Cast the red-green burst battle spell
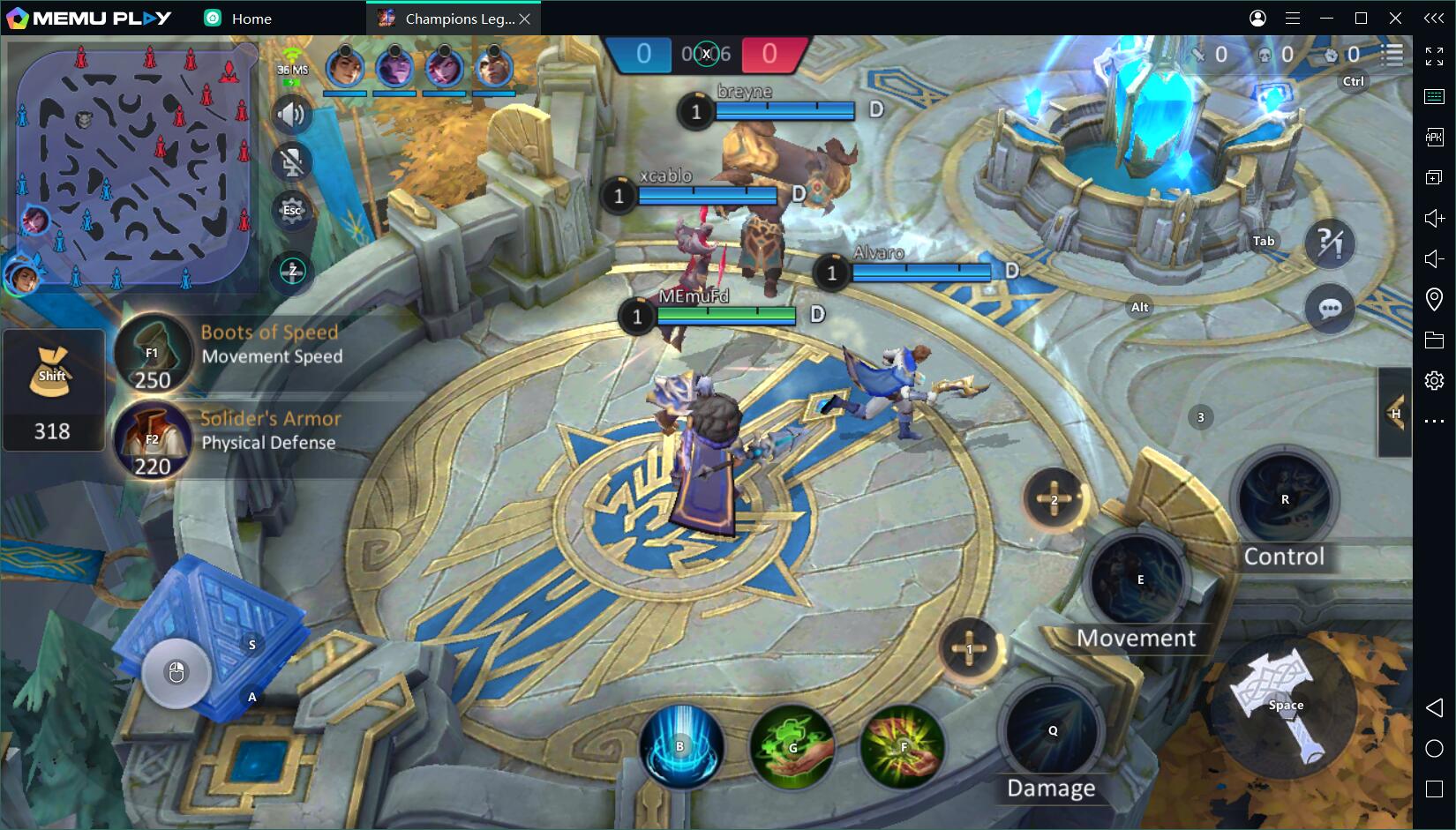This screenshot has width=1456, height=830. [x=903, y=747]
